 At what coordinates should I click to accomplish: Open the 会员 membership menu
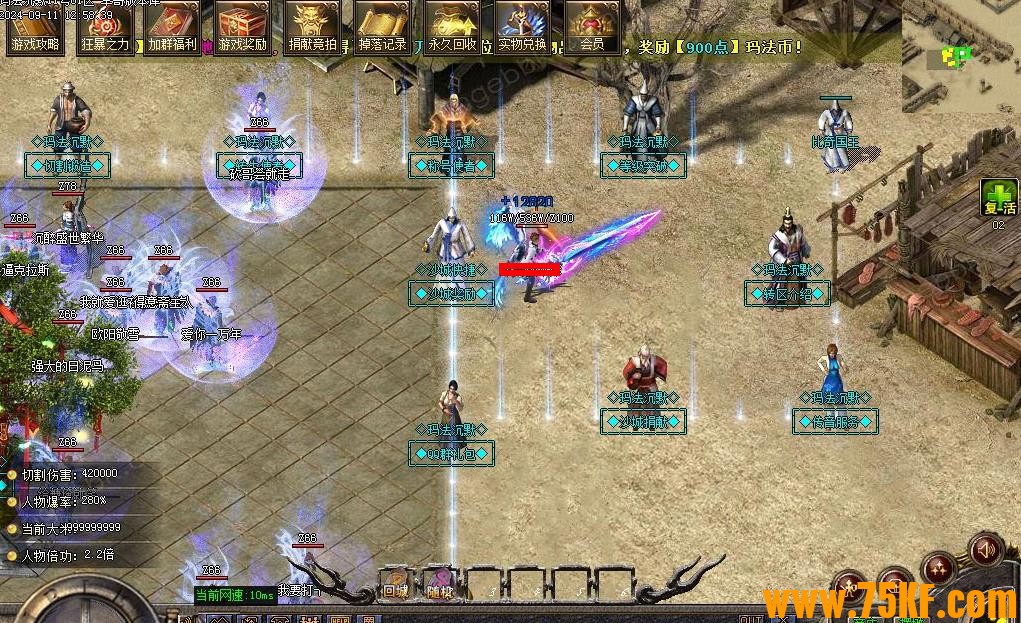[592, 26]
